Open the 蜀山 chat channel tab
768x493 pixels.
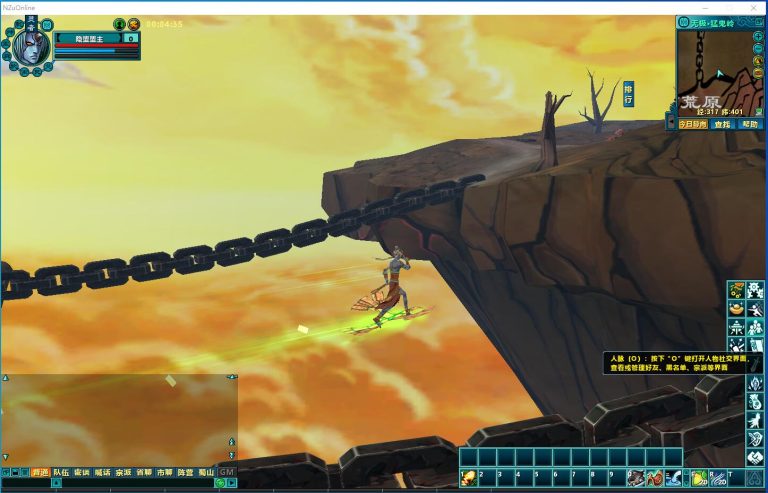(205, 472)
